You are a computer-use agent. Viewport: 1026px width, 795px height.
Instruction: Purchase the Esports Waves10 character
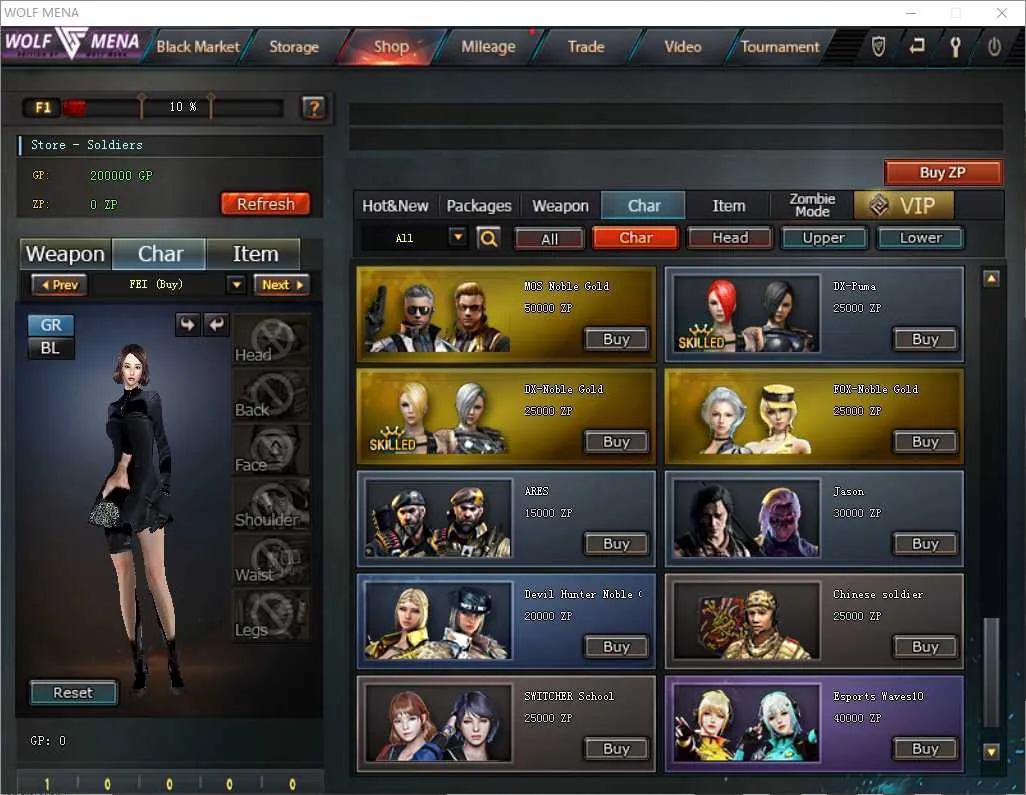click(x=925, y=749)
